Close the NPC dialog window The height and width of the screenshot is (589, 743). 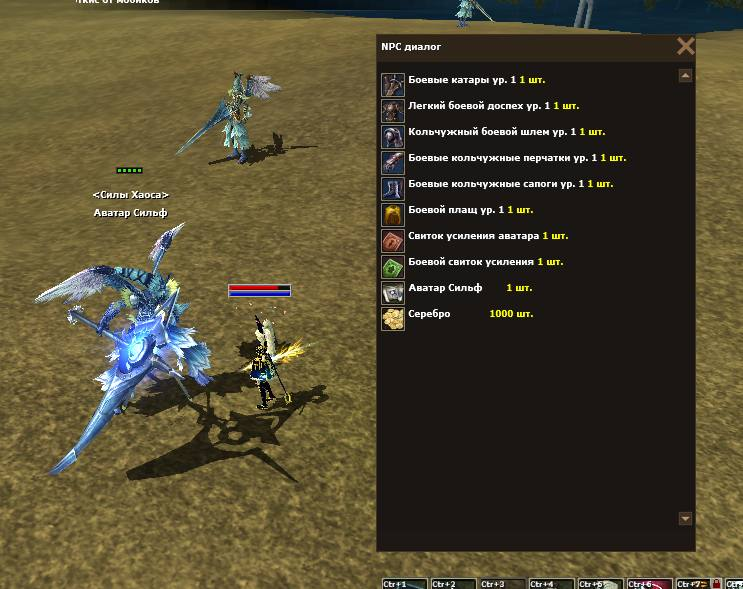(x=685, y=46)
